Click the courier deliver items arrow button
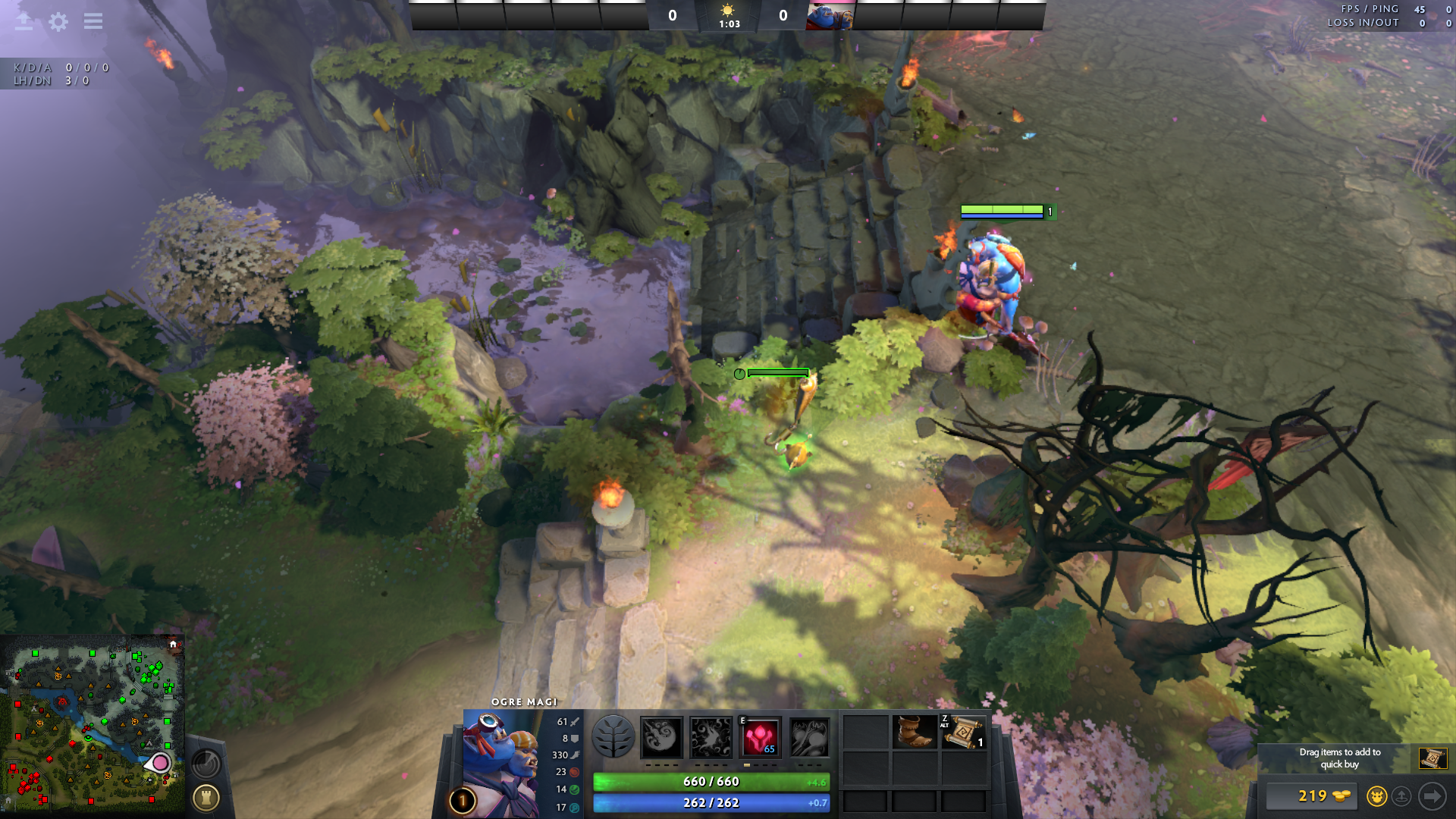This screenshot has height=819, width=1456. tap(1432, 796)
